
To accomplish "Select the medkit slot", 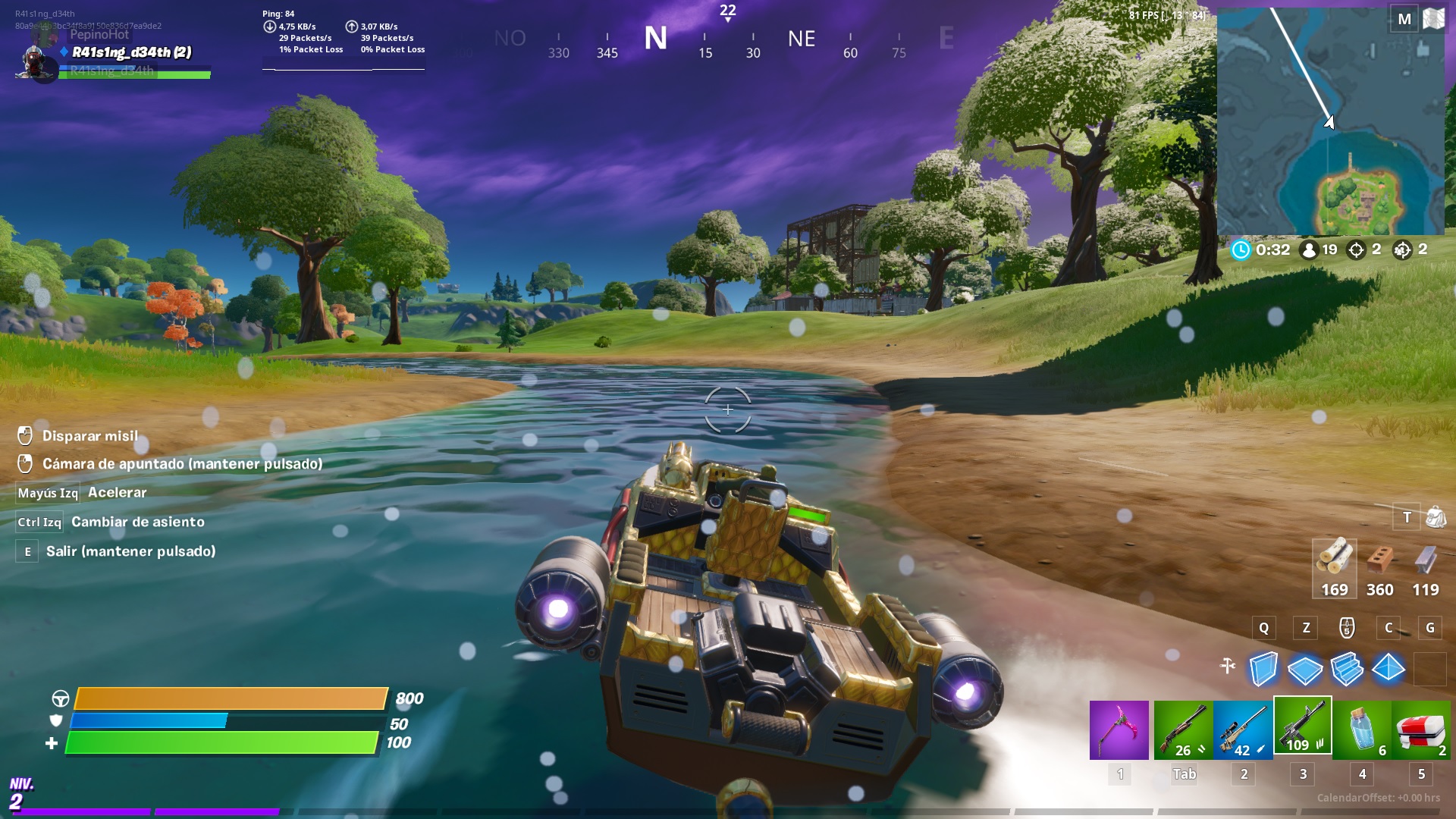I will coord(1421,730).
